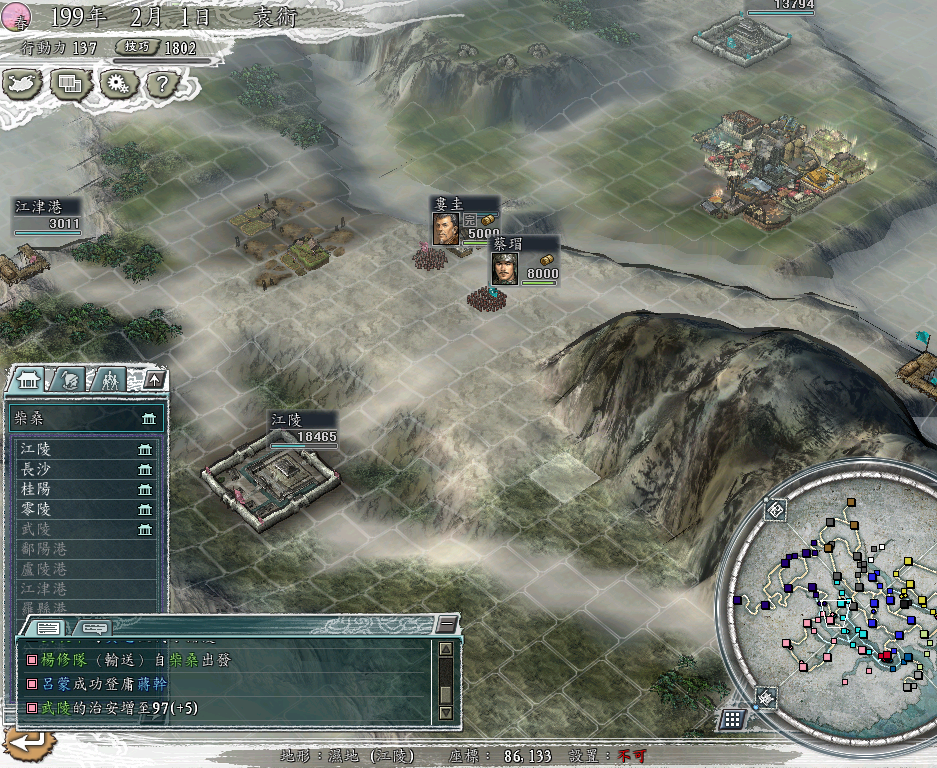The width and height of the screenshot is (937, 768).
Task: Switch to the speech bubble log tab
Action: pyautogui.click(x=96, y=628)
